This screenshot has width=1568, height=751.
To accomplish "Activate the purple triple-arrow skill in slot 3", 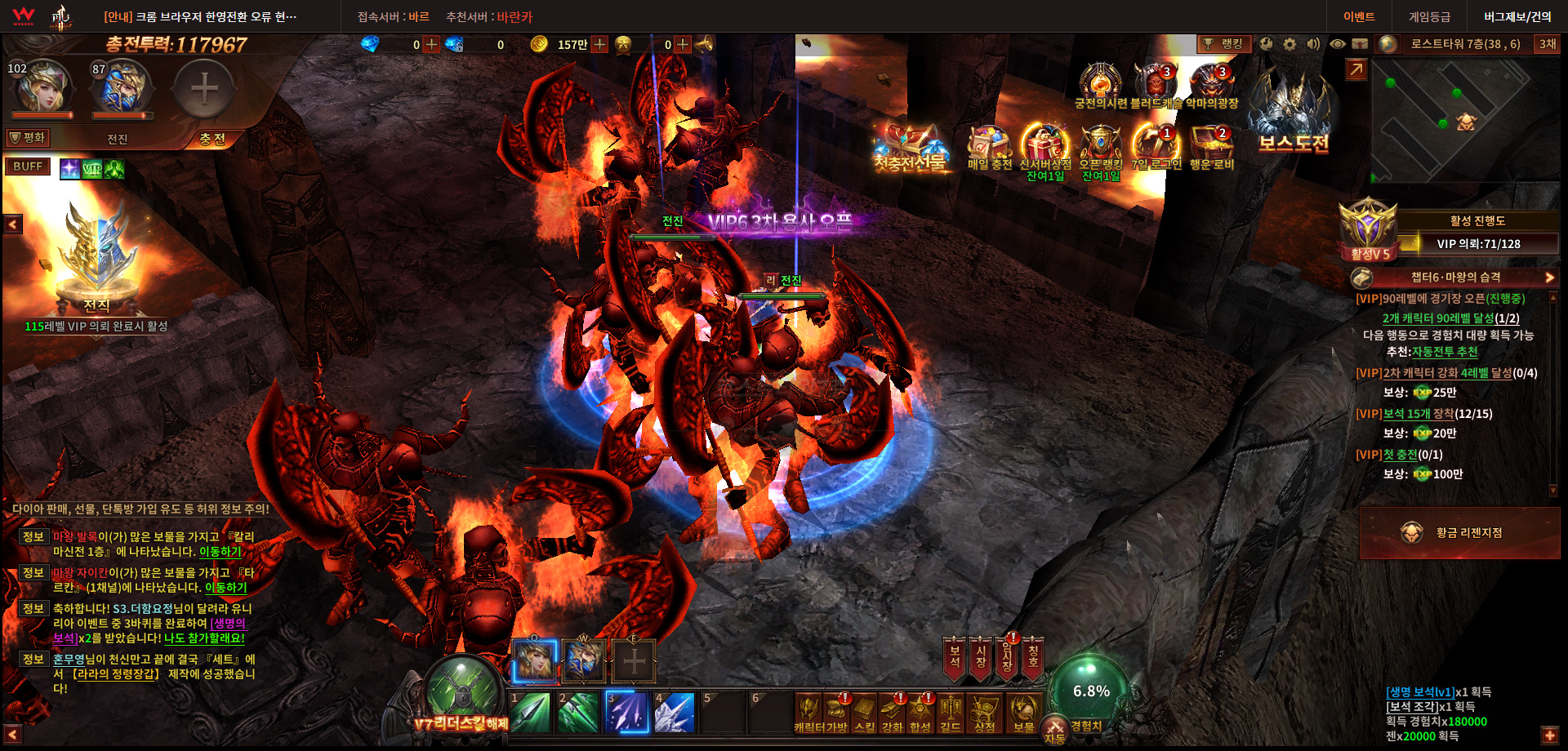I will click(627, 712).
